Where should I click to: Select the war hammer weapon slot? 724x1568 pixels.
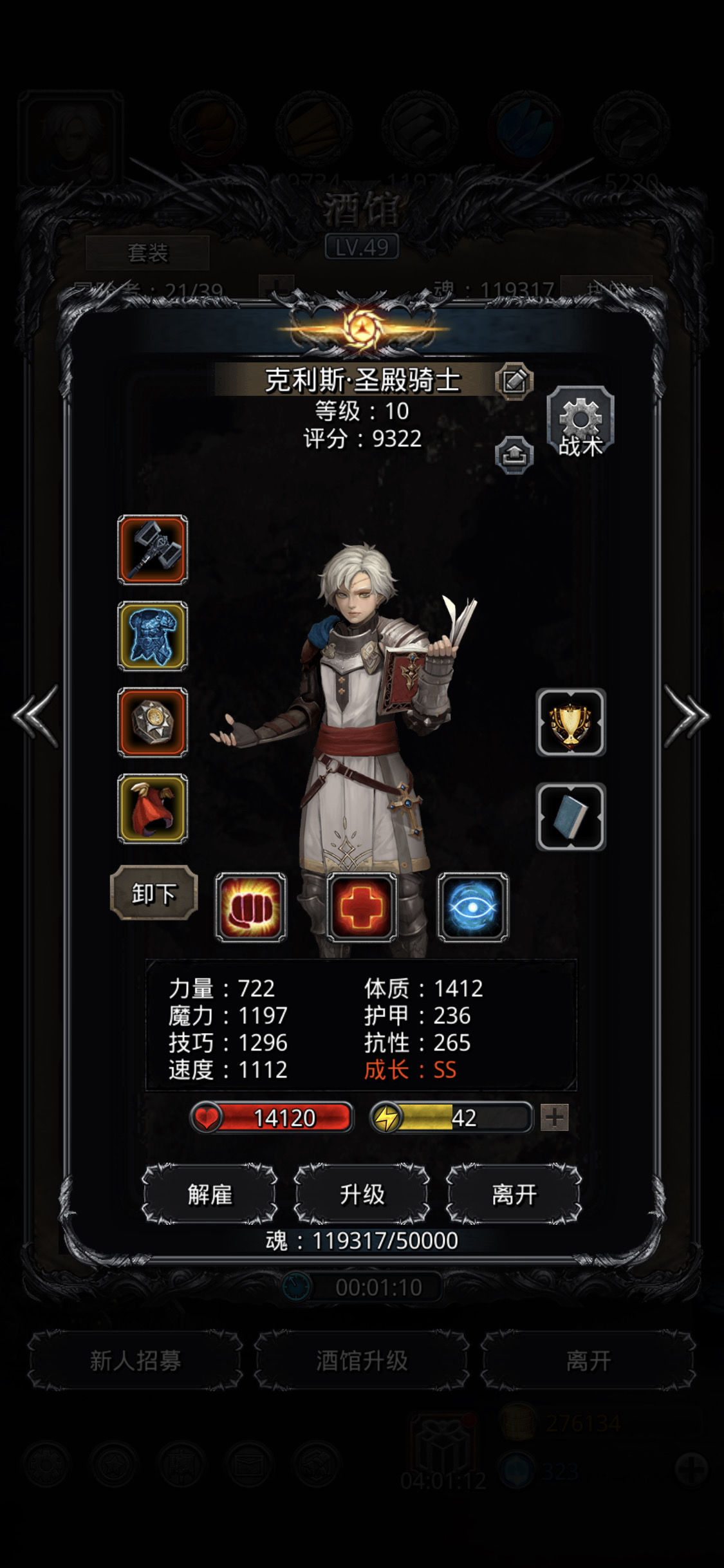coord(153,550)
